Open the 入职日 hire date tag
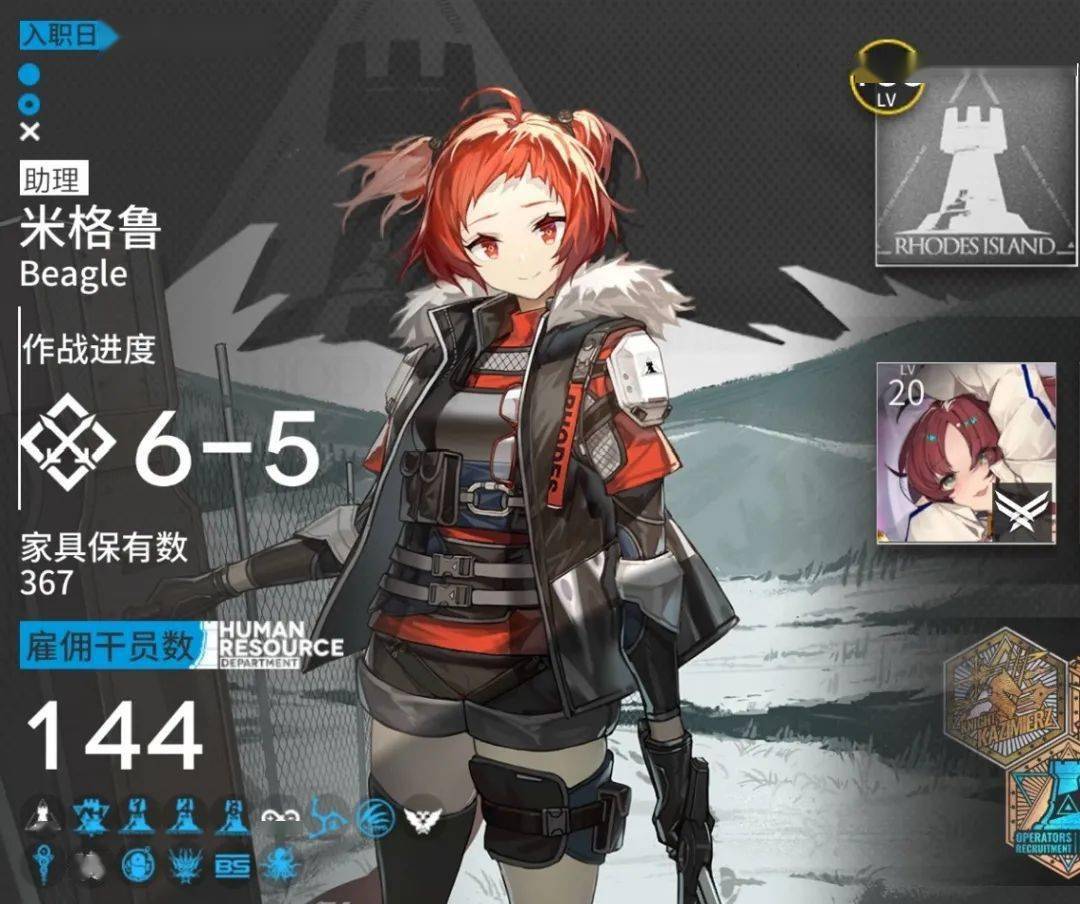The width and height of the screenshot is (1080, 904). 66,37
